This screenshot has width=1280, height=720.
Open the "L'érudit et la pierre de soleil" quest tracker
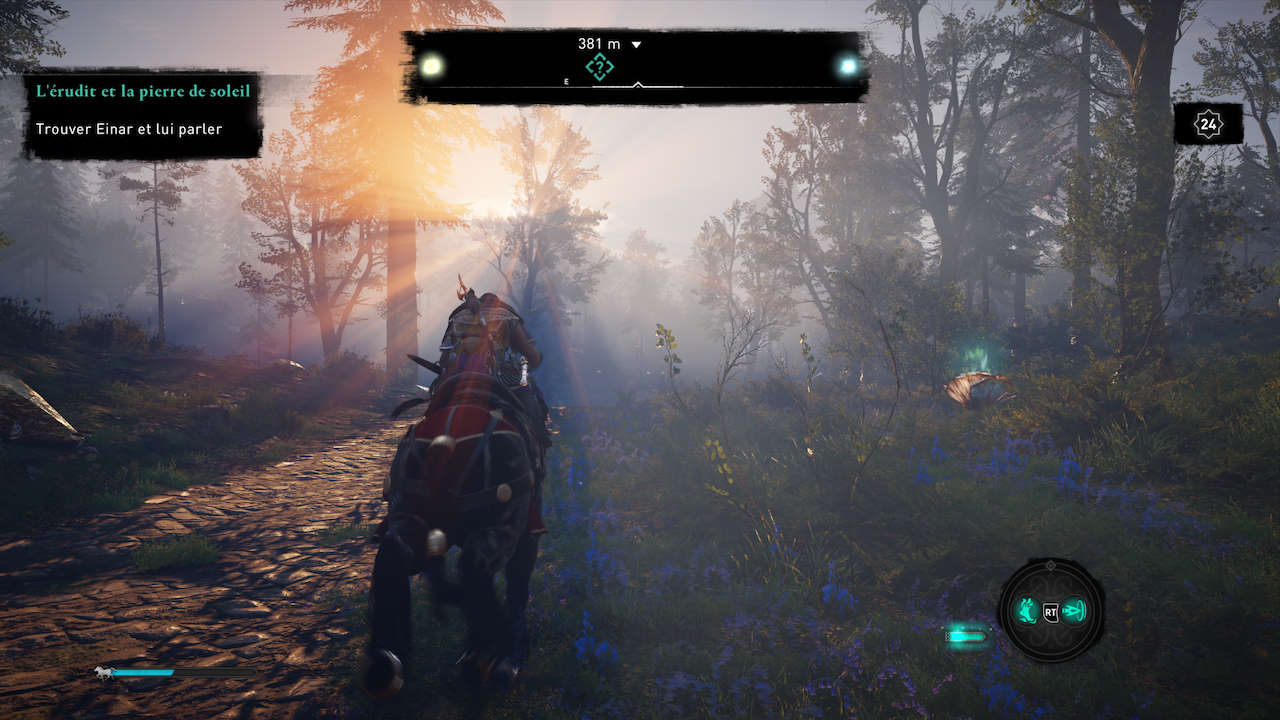(x=143, y=91)
